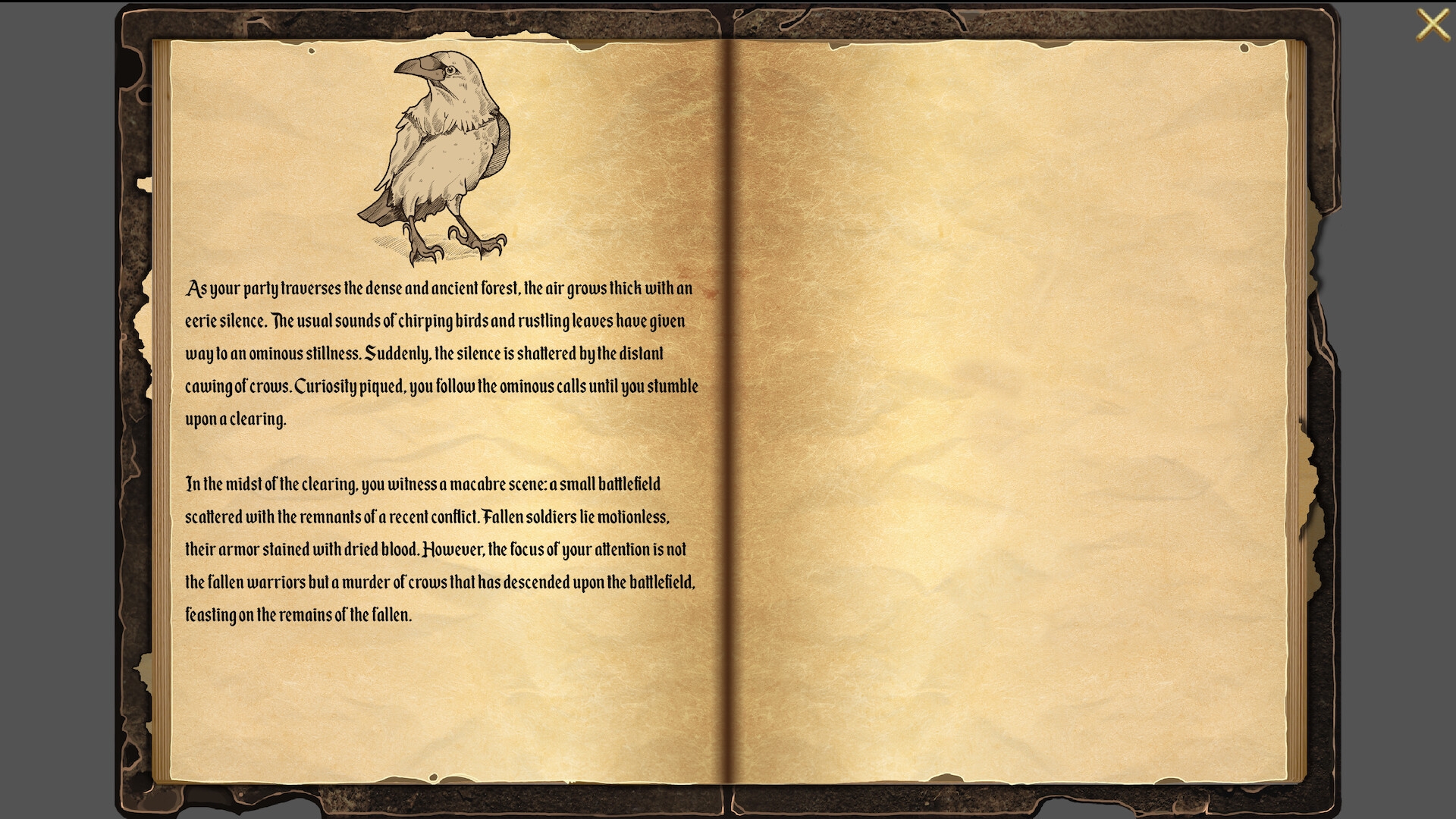Click the words 'cawing of crows'
The image size is (1456, 819).
(x=237, y=385)
